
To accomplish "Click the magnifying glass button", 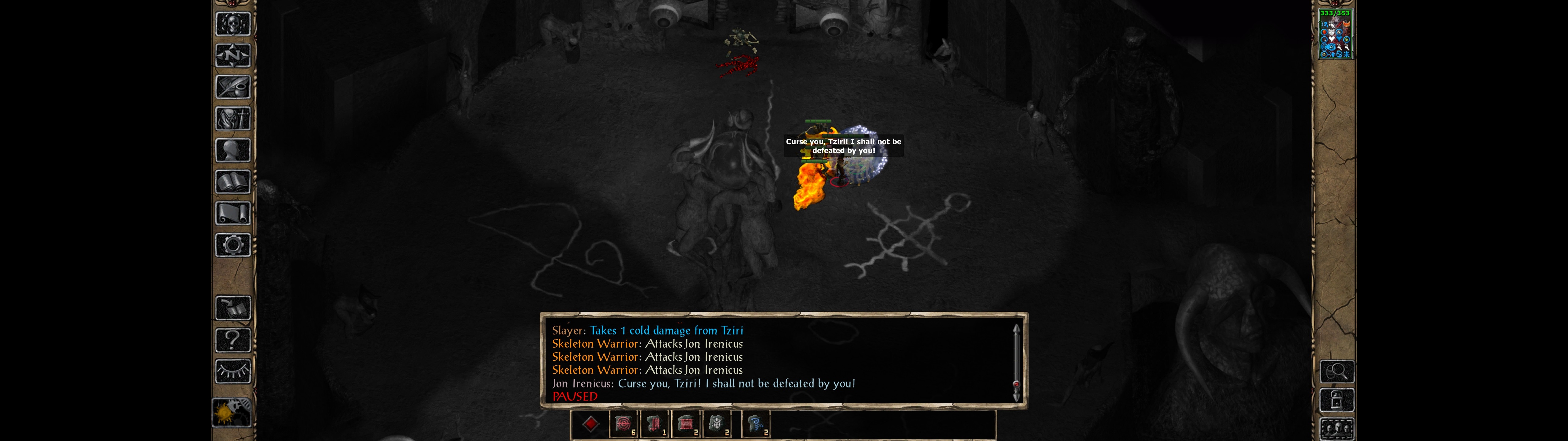I will 1337,371.
